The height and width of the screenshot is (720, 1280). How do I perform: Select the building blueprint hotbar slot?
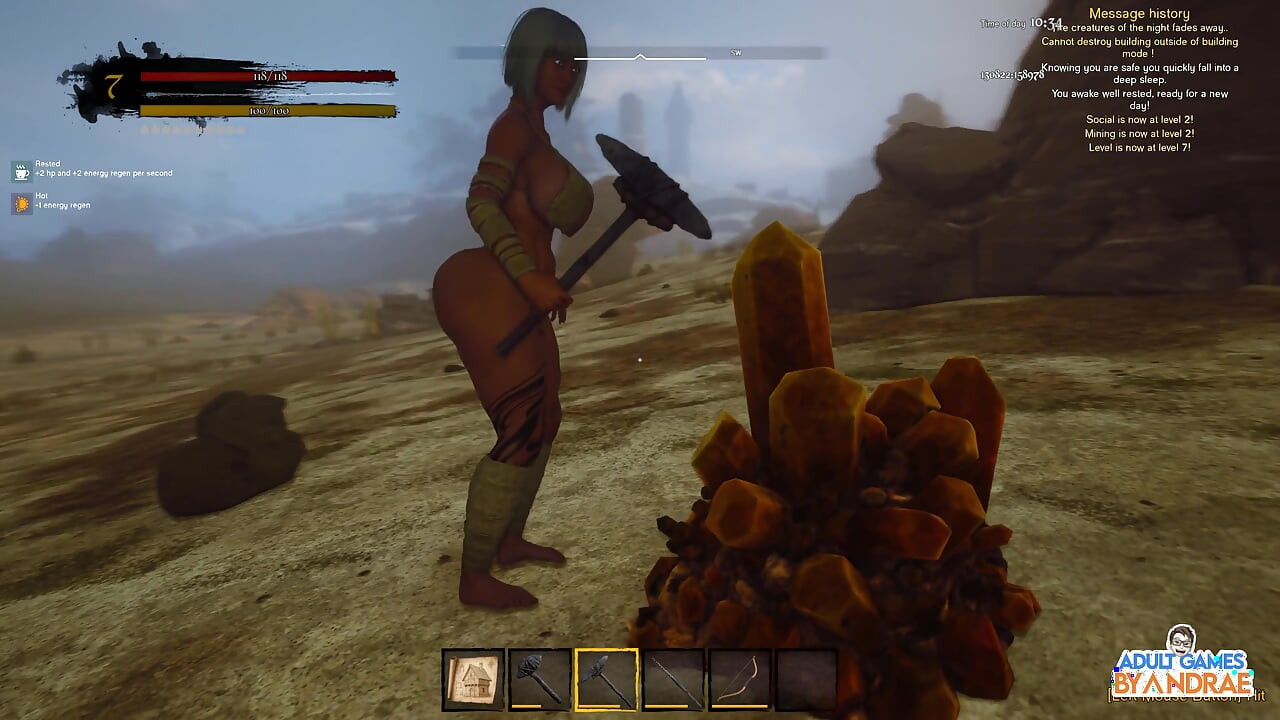[473, 680]
